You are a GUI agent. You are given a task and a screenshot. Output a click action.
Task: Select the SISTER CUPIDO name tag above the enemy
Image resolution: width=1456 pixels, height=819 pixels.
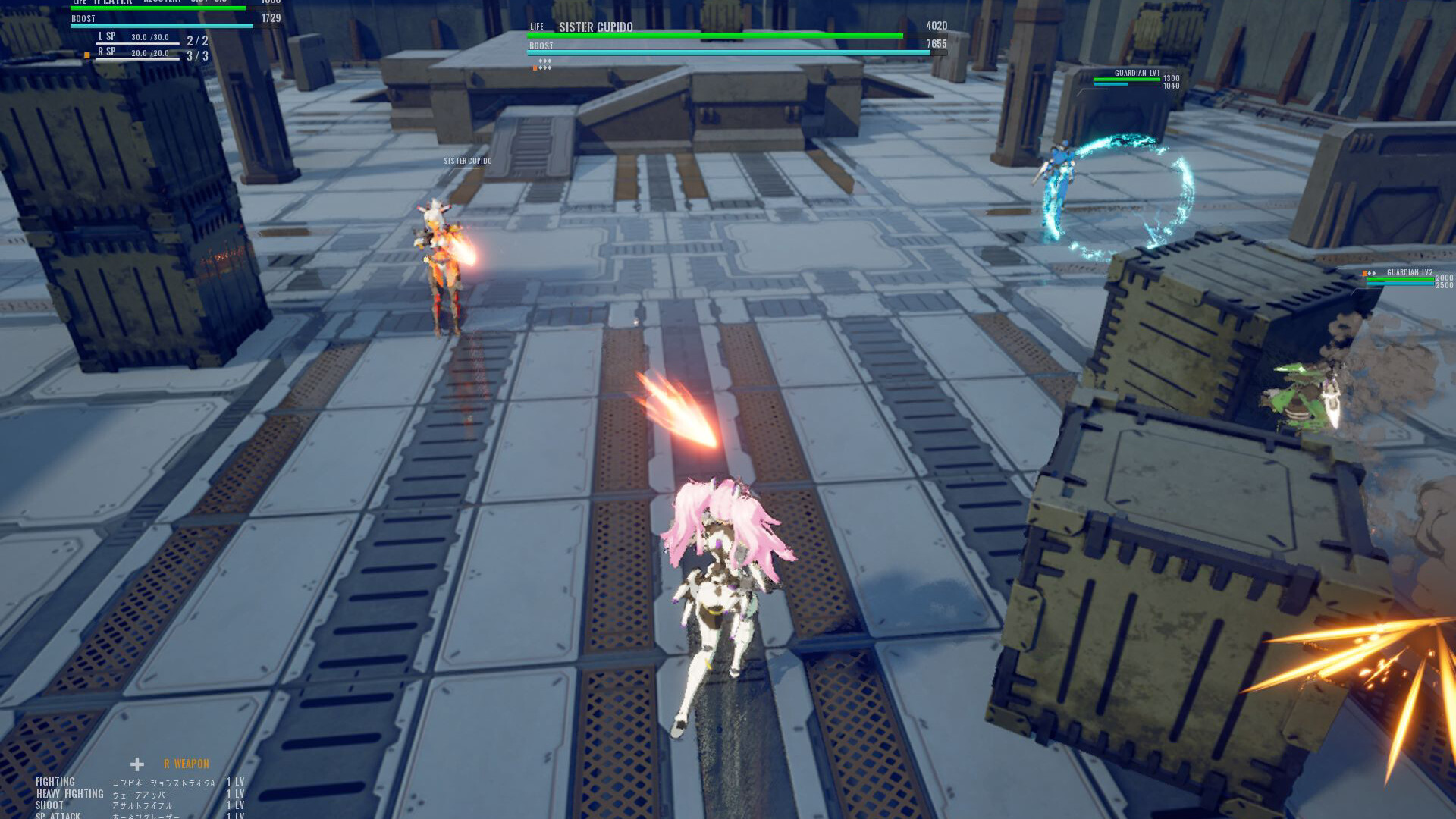pos(466,161)
